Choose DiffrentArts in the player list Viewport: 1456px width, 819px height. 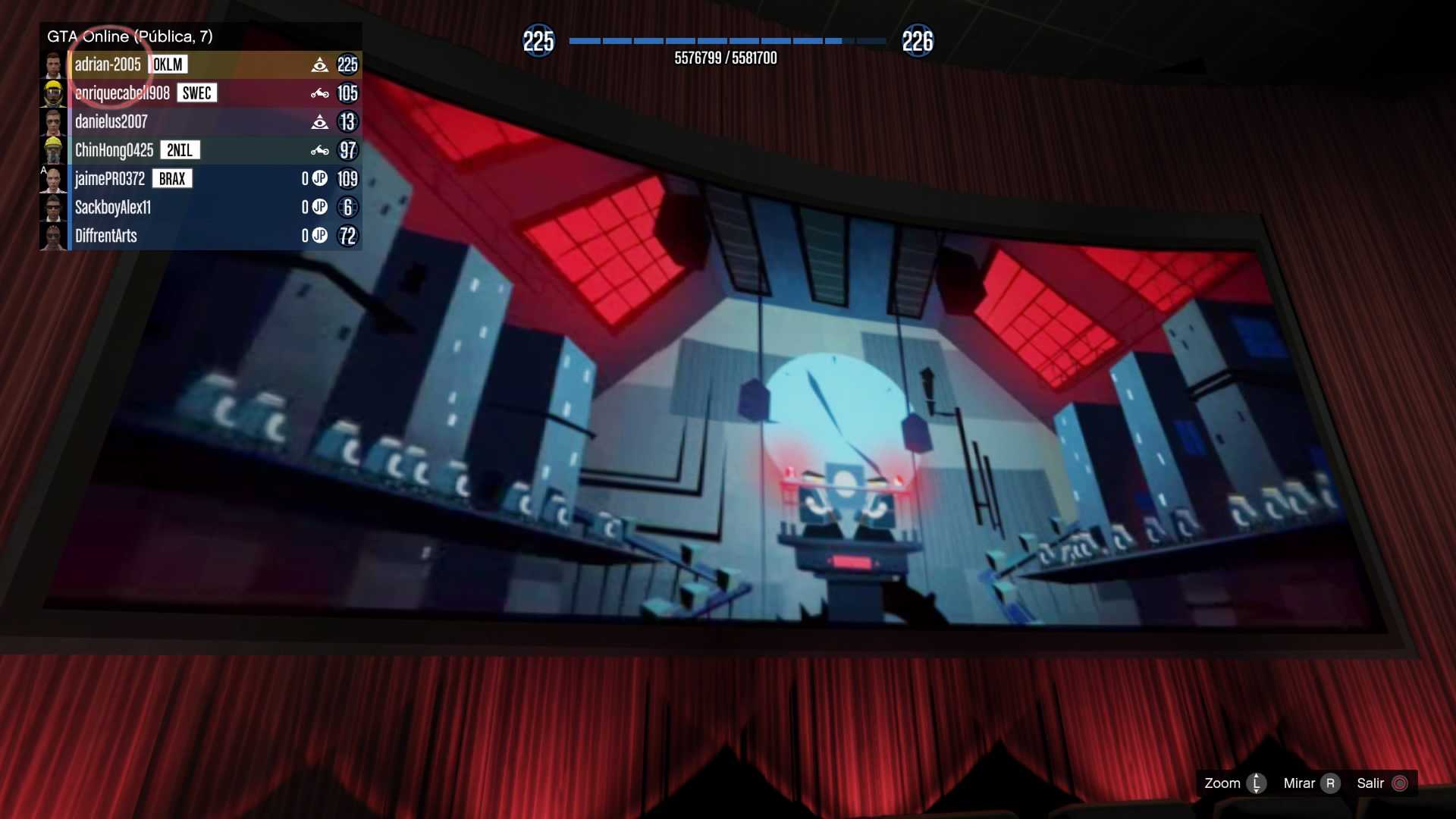click(x=106, y=236)
